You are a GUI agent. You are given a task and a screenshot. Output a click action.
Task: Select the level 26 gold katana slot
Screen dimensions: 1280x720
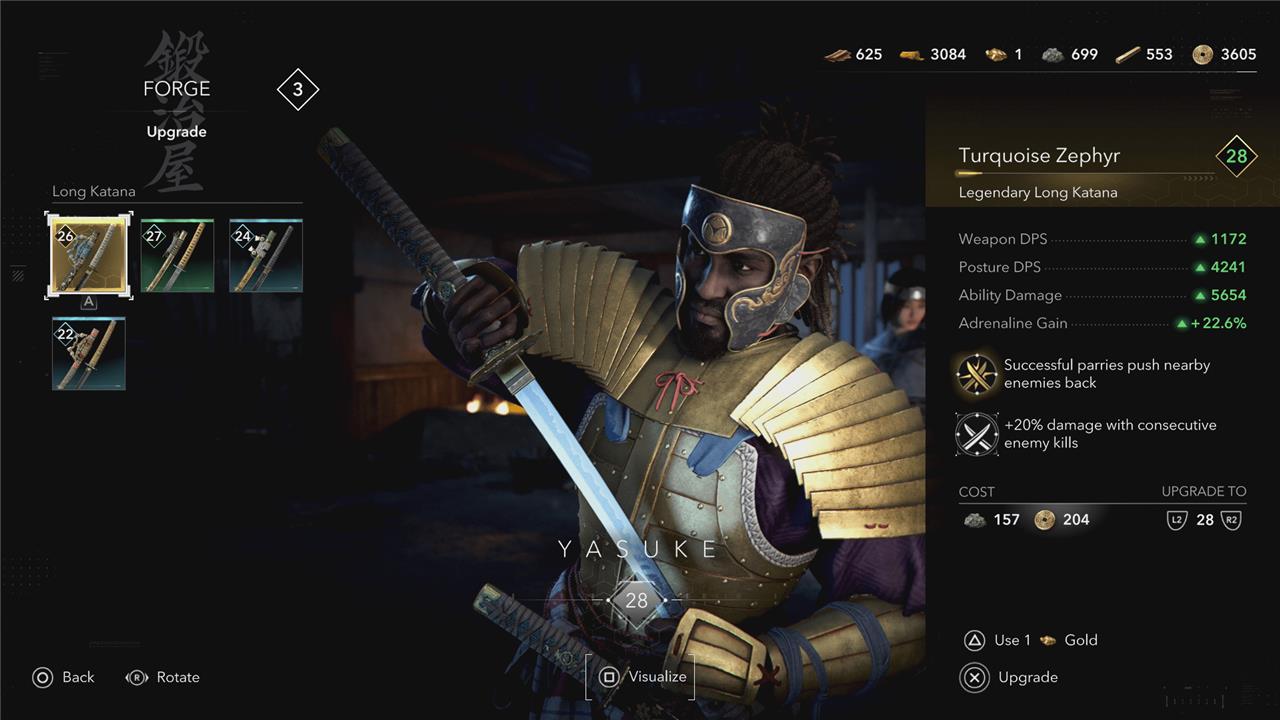(x=89, y=255)
